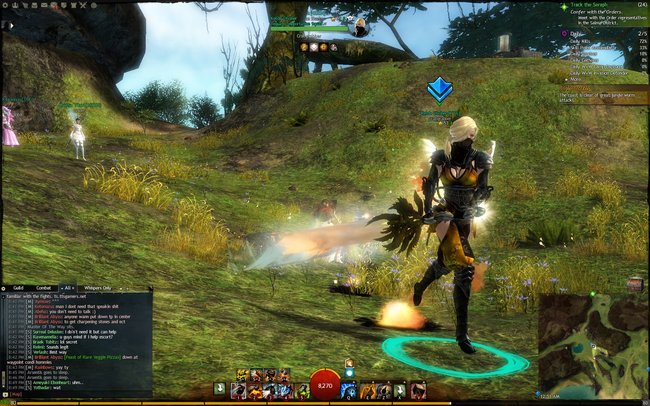The image size is (650, 406).
Task: Open chat options gear icon
Action: [x=4, y=288]
